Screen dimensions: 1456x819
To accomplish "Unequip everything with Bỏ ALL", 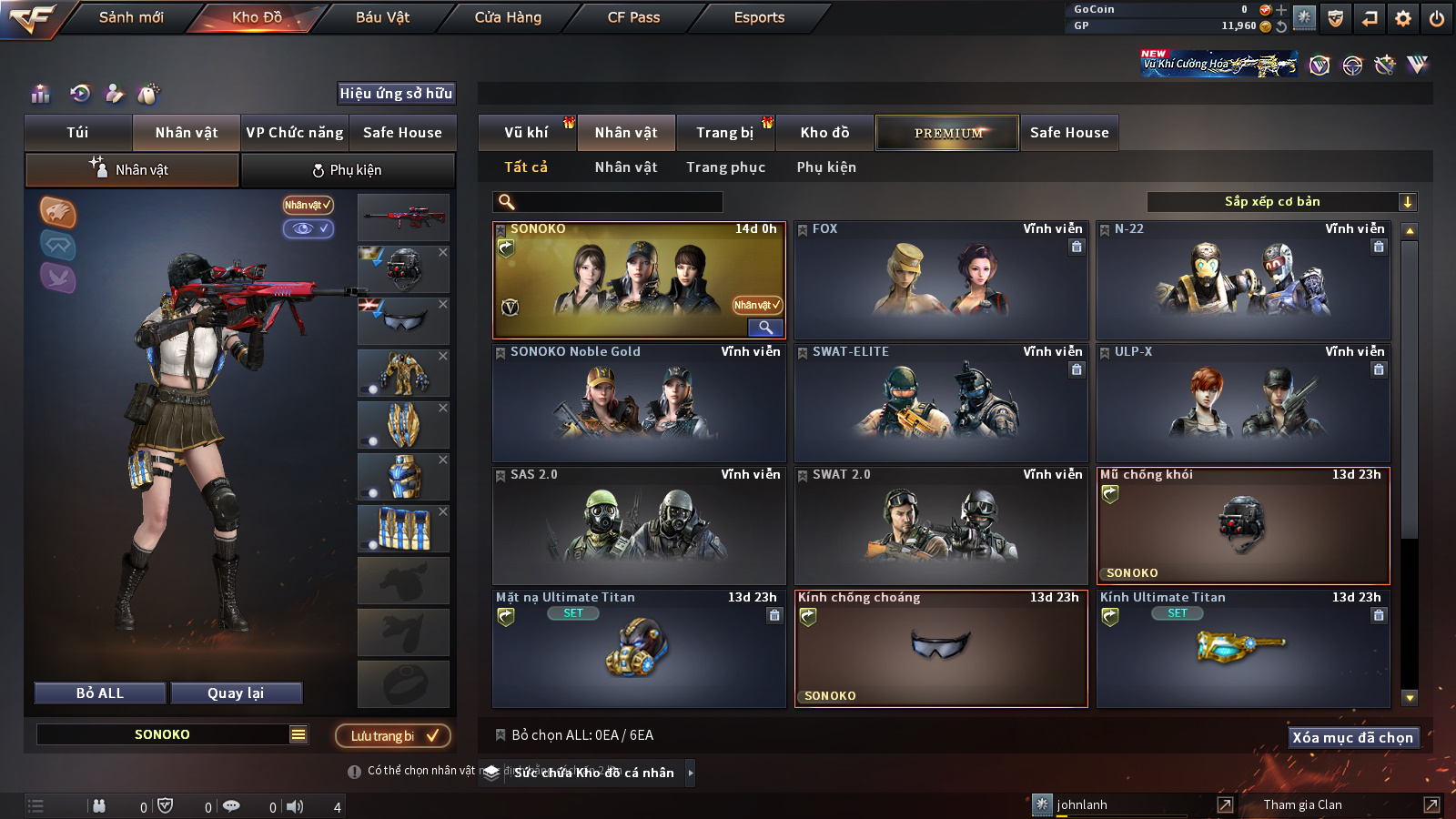I will coord(100,693).
